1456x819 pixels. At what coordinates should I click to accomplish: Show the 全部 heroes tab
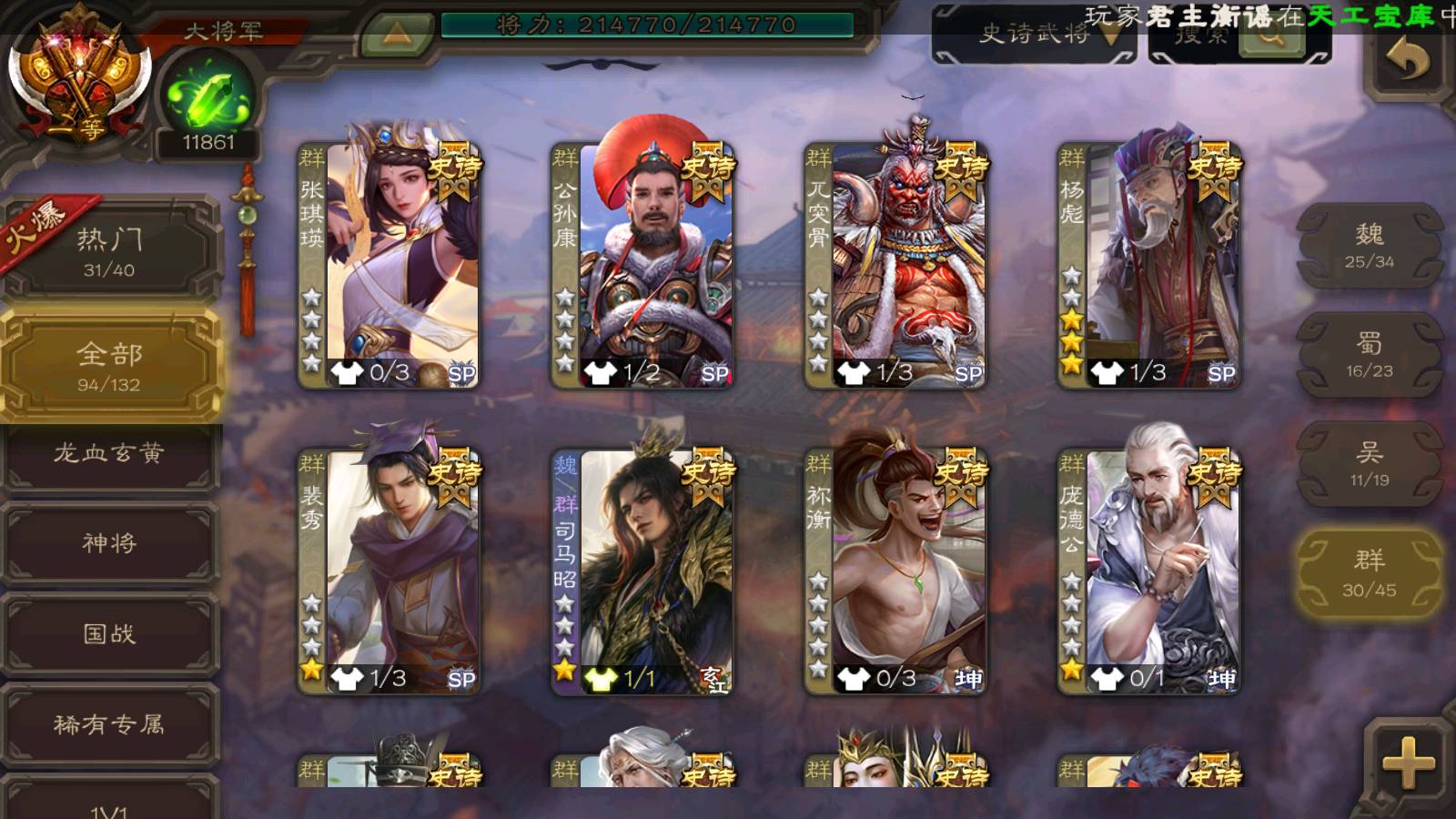pos(109,366)
